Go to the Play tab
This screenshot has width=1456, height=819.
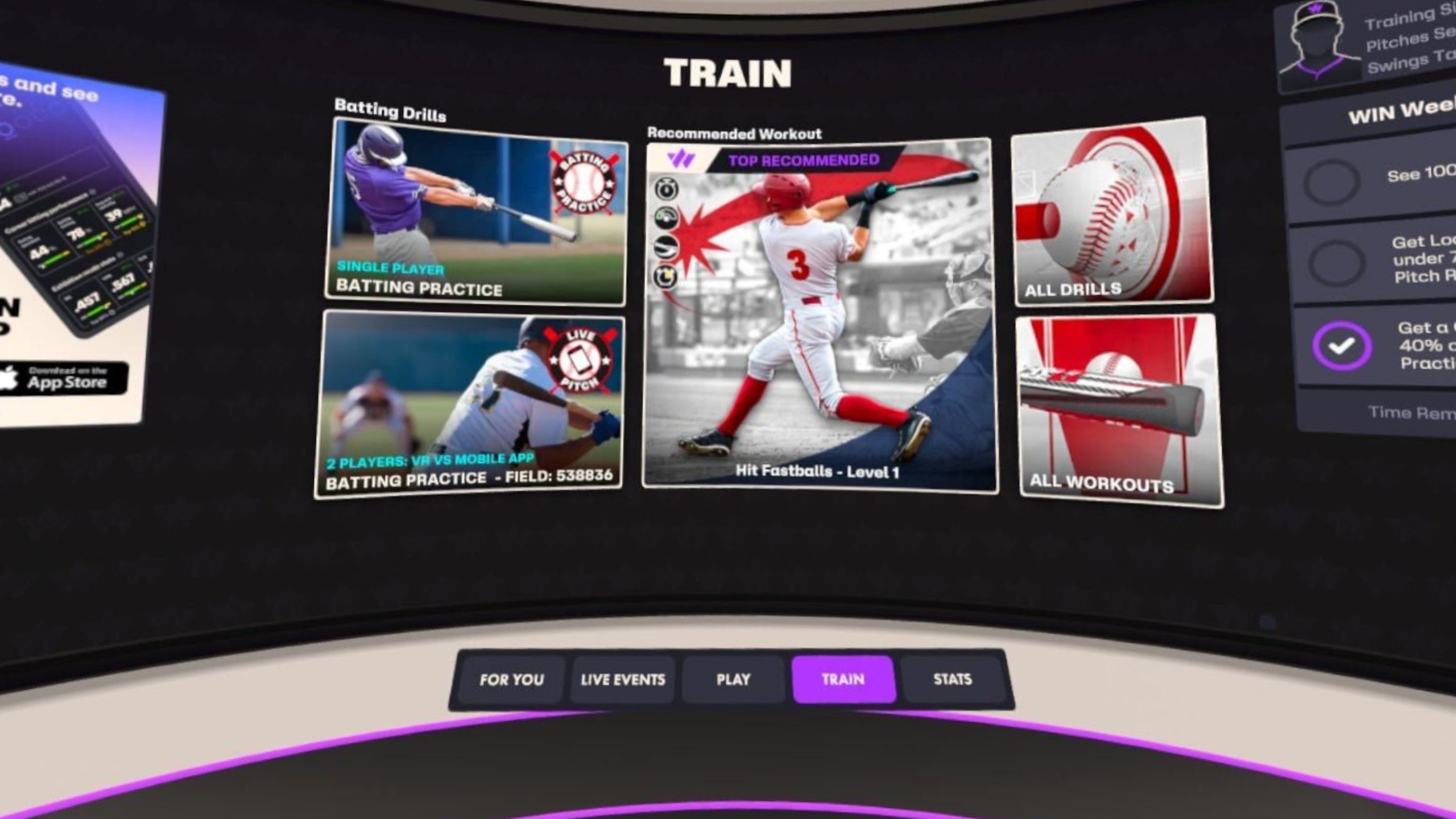click(x=733, y=680)
